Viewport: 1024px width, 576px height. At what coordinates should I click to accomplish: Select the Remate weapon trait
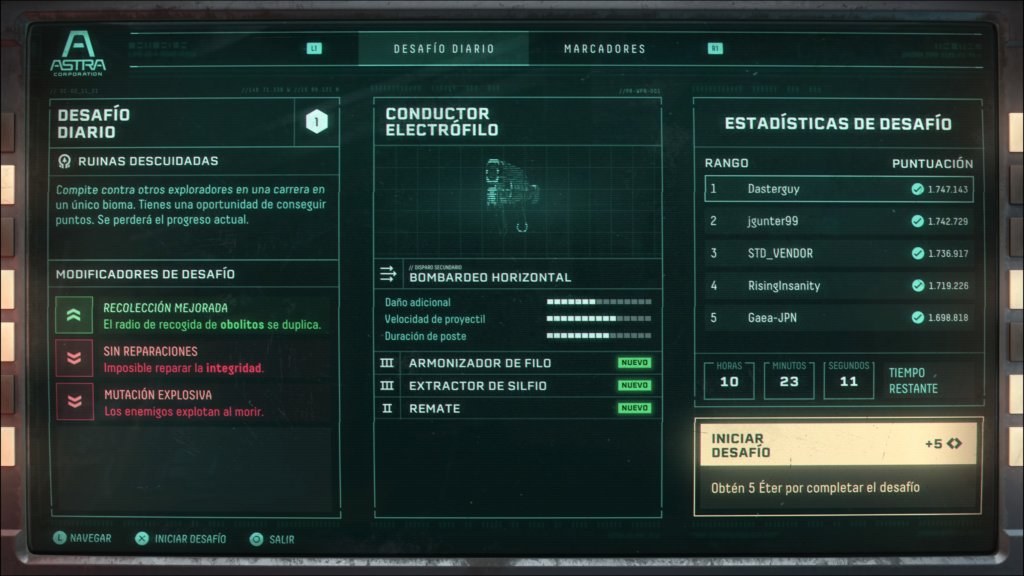pos(517,408)
